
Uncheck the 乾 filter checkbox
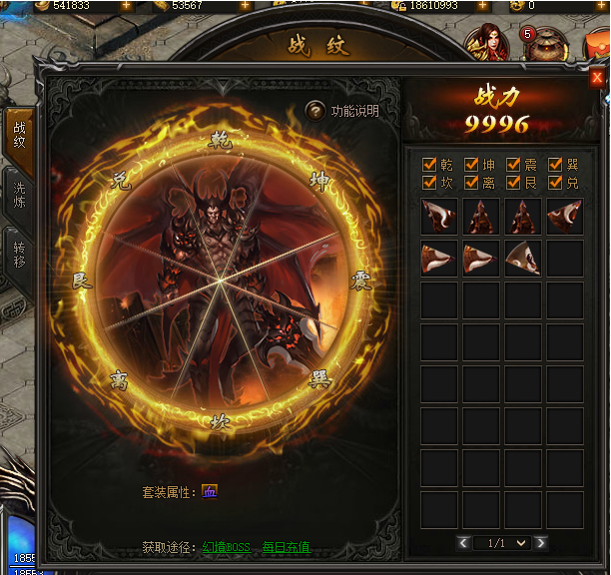(x=430, y=164)
